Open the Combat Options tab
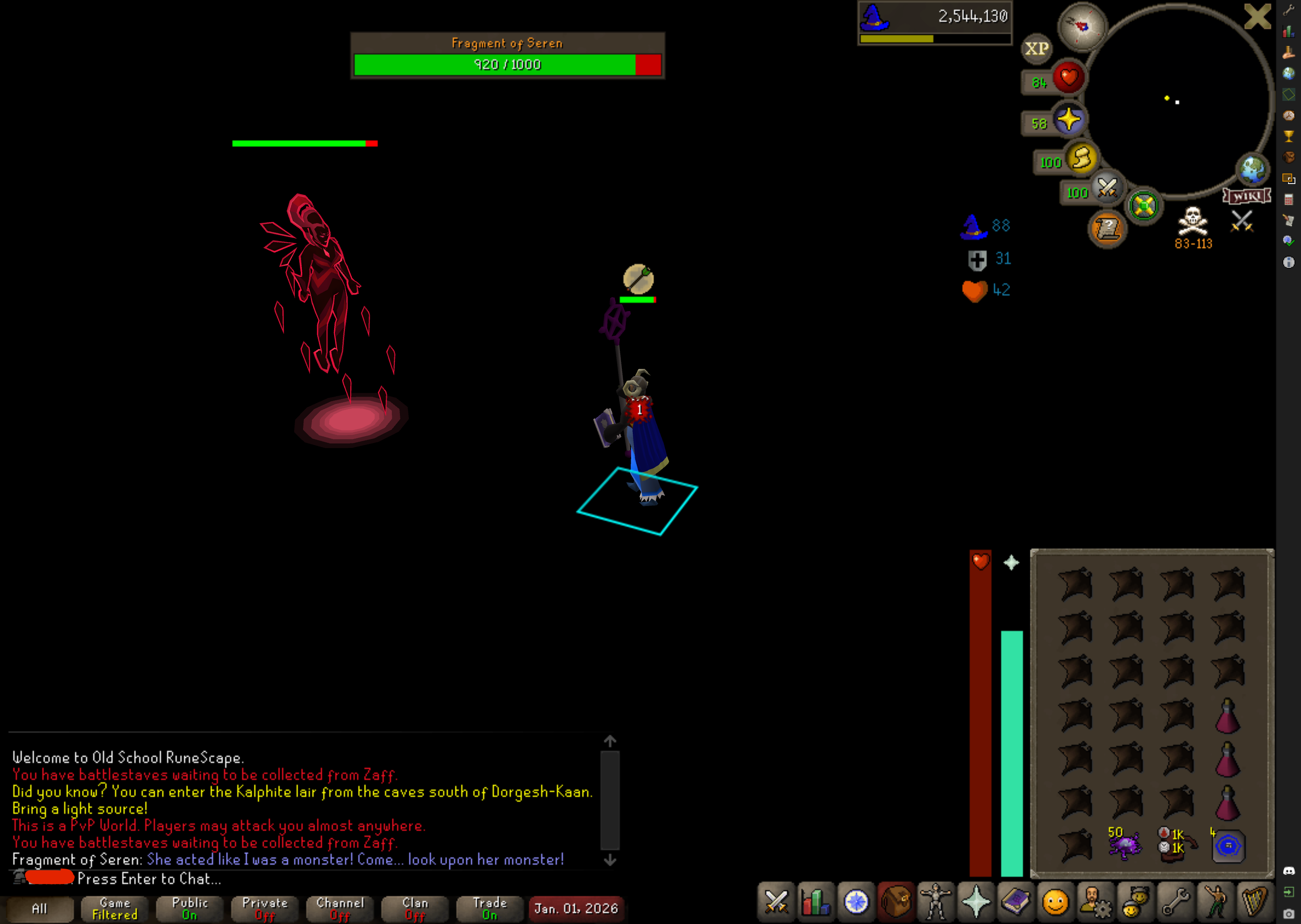The height and width of the screenshot is (924, 1301). (x=776, y=902)
